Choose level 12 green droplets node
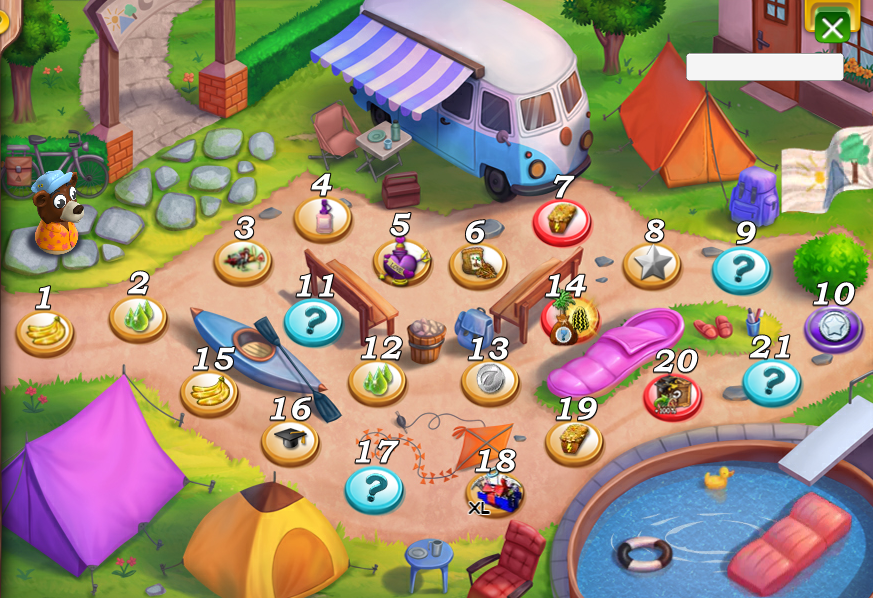Viewport: 873px width, 598px height. pos(313,321)
